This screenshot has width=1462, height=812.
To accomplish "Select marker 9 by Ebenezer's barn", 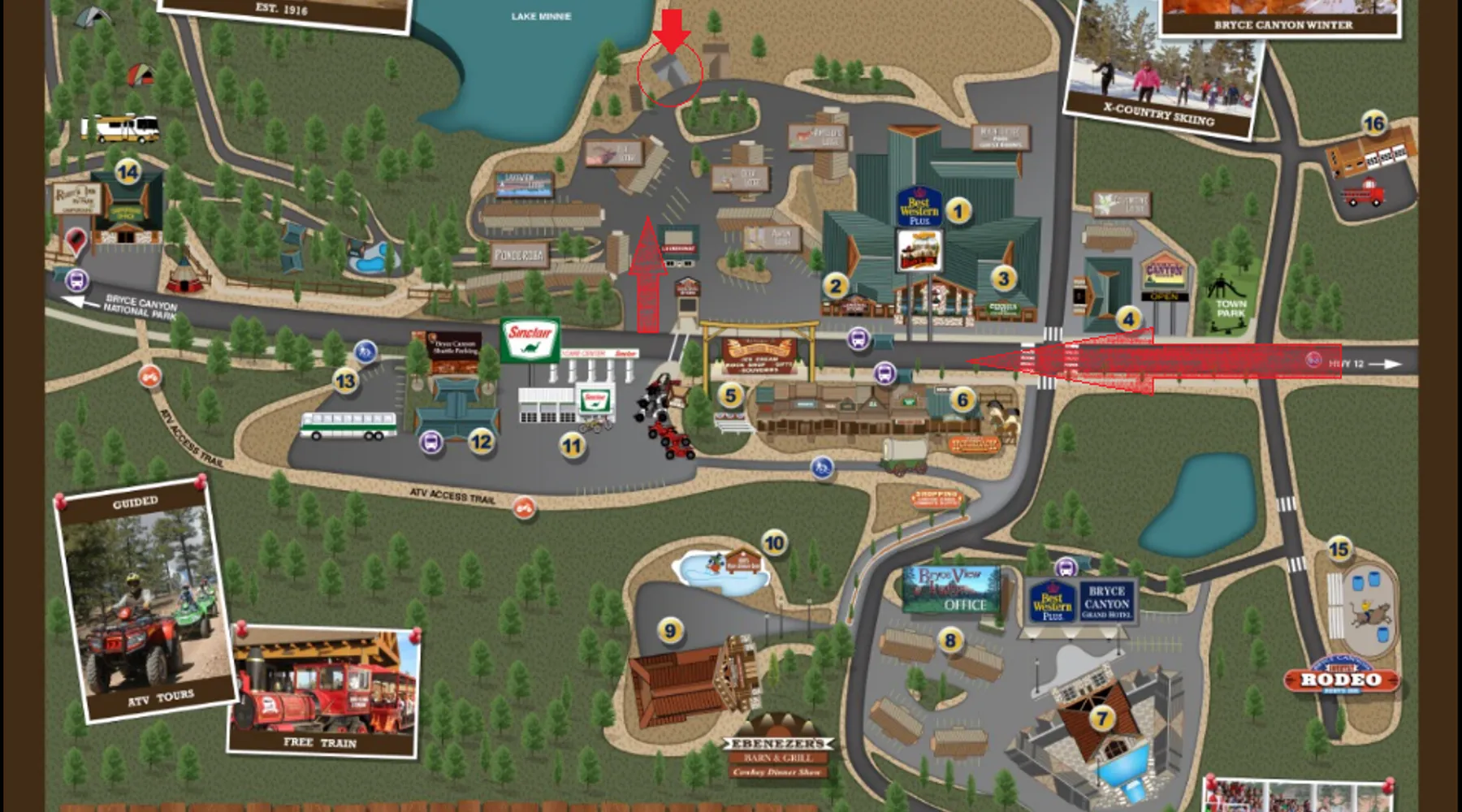I will click(670, 630).
